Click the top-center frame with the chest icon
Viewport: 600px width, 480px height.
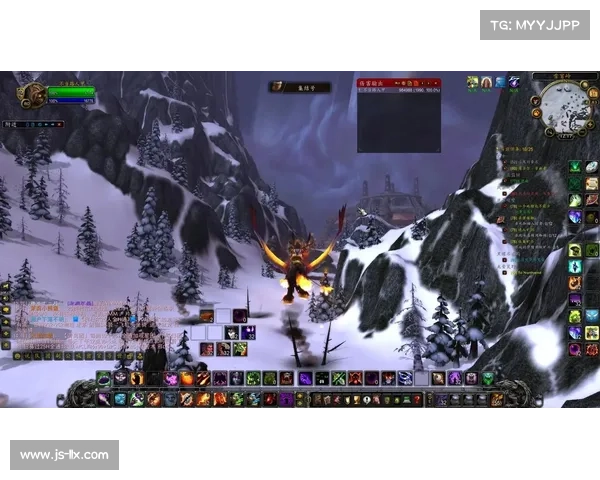coord(300,87)
